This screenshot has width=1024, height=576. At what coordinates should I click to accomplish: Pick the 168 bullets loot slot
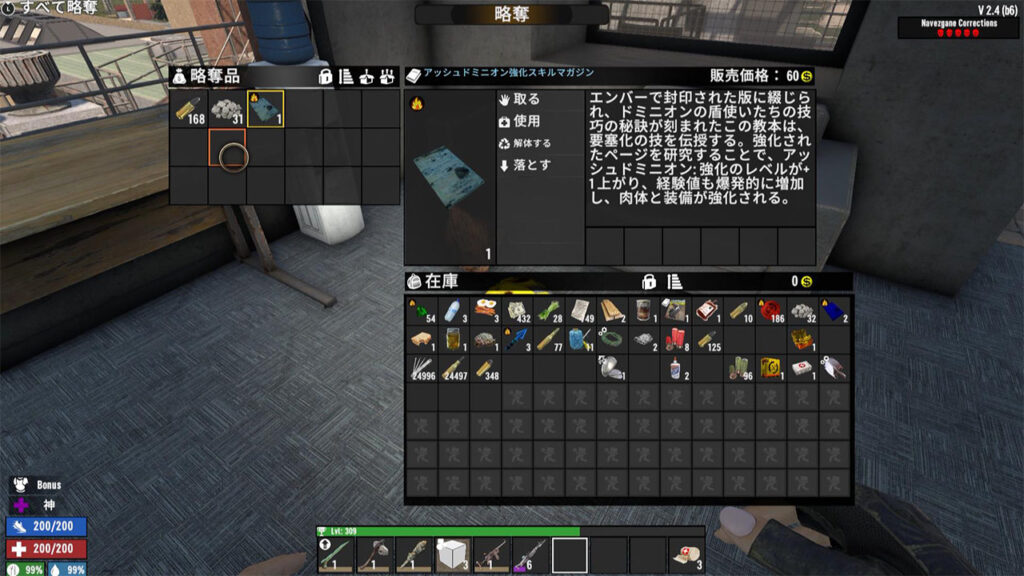(x=188, y=110)
